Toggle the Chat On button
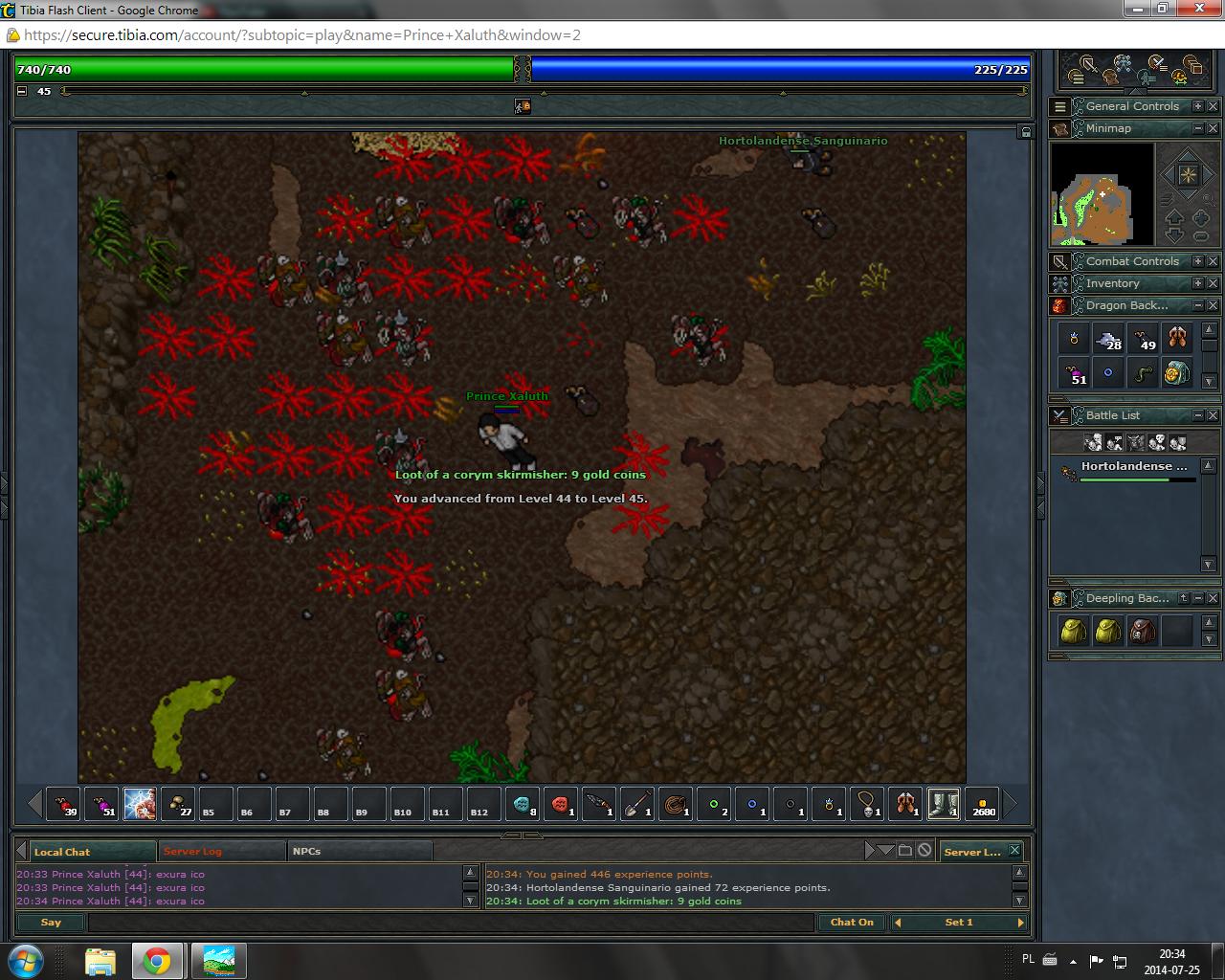This screenshot has height=980, width=1225. [851, 923]
